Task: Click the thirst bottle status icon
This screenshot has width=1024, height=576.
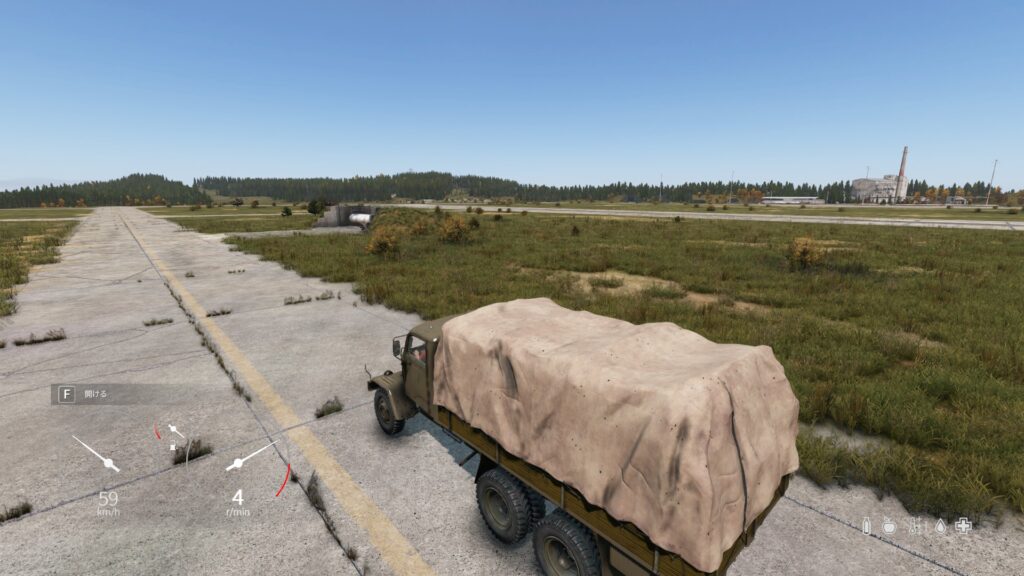Action: tap(866, 525)
